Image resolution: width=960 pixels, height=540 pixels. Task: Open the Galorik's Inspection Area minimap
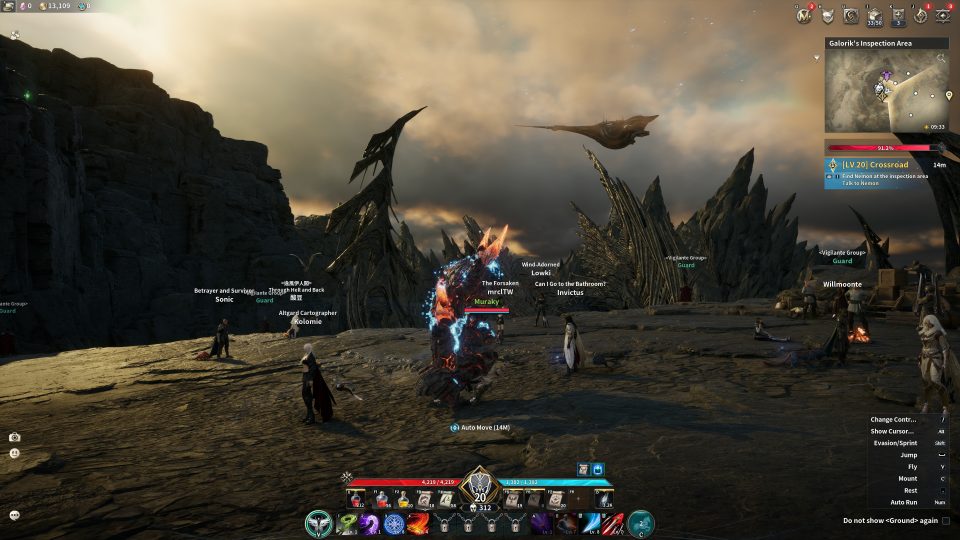coord(885,92)
